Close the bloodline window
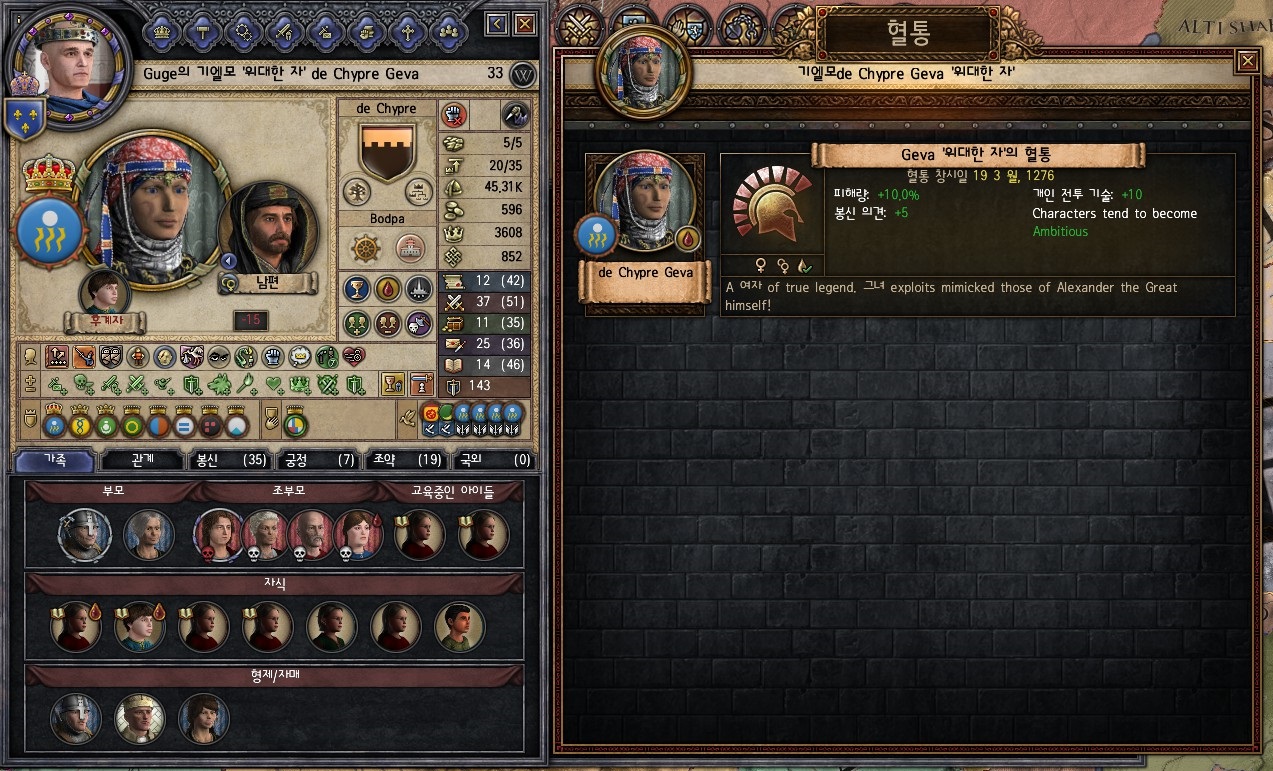Image resolution: width=1273 pixels, height=771 pixels. 1247,62
